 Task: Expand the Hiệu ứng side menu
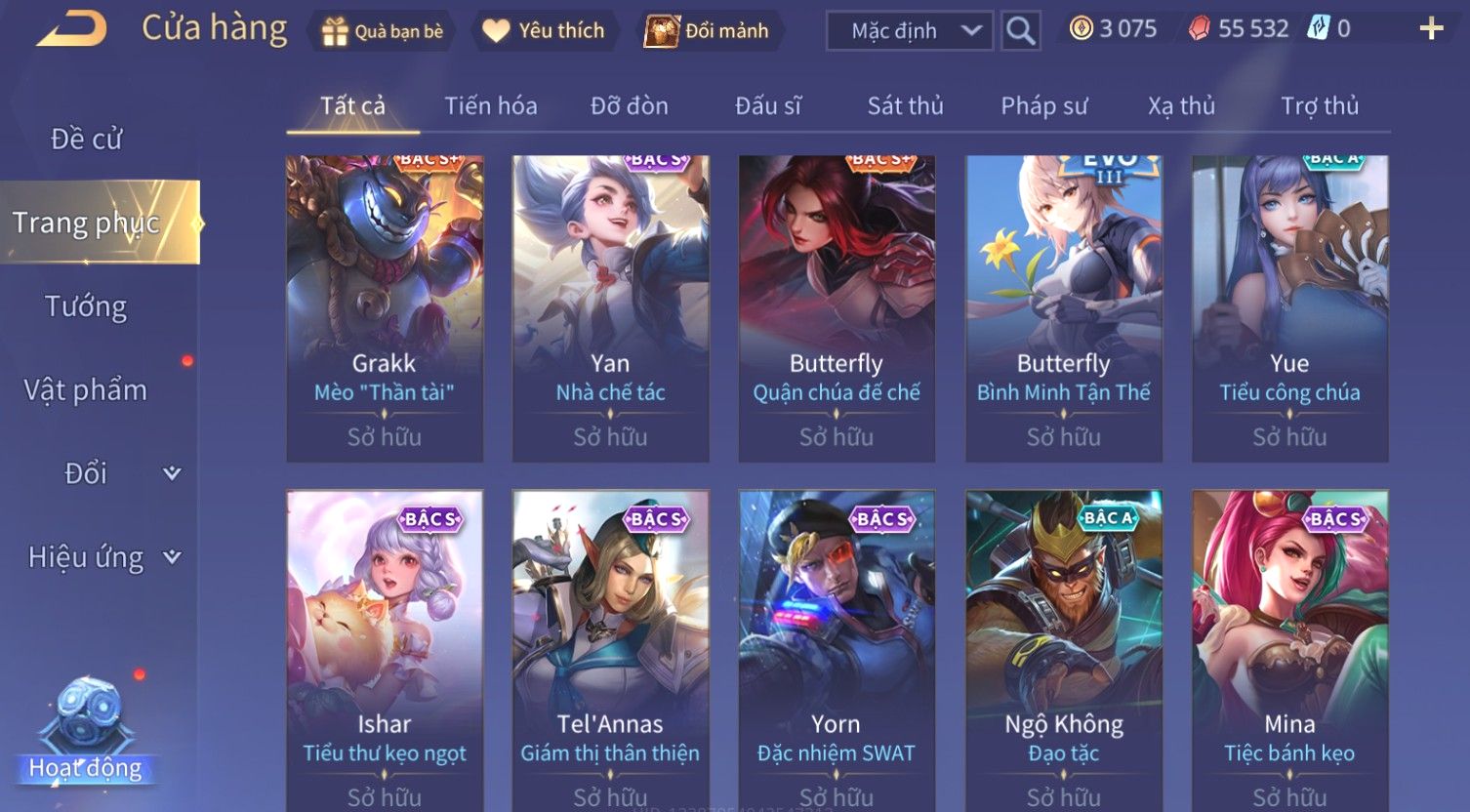(102, 557)
